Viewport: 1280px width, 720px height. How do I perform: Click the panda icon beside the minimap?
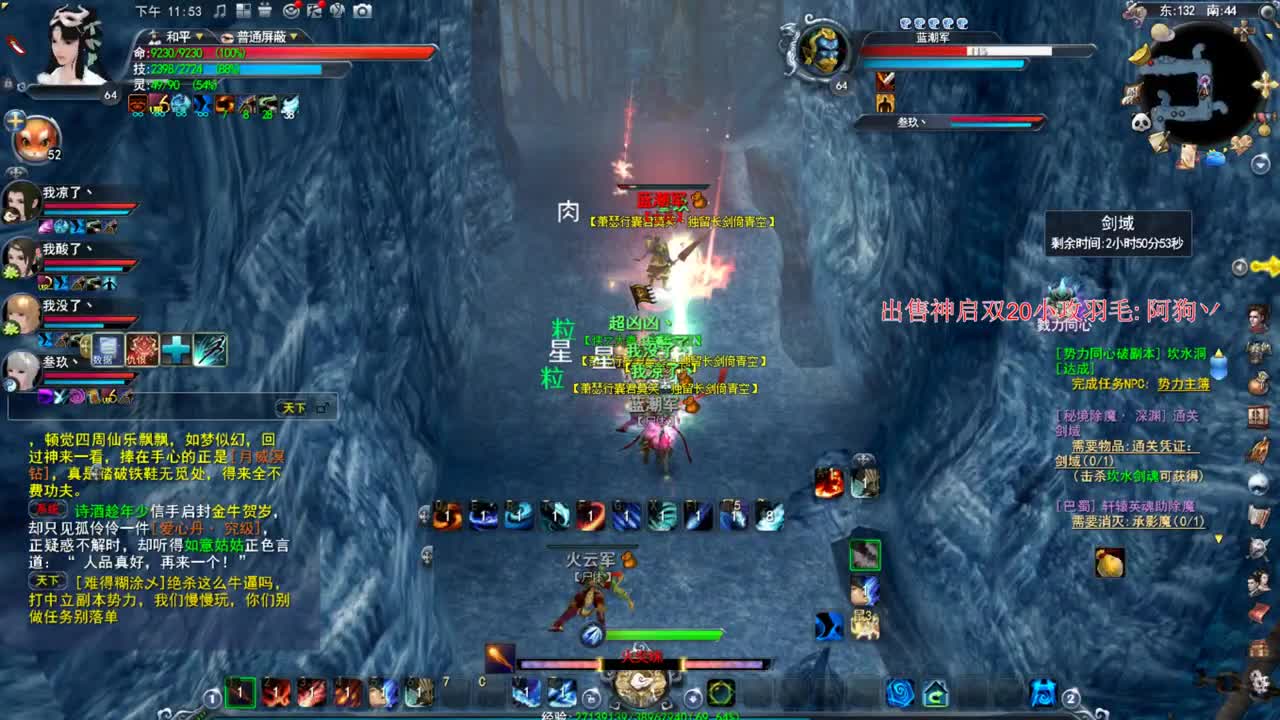coord(1141,121)
